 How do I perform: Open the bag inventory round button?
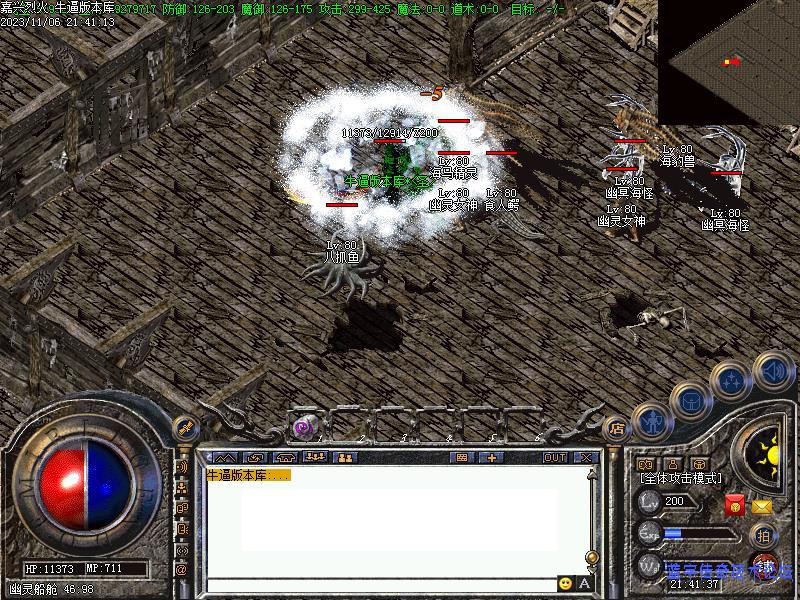click(690, 401)
